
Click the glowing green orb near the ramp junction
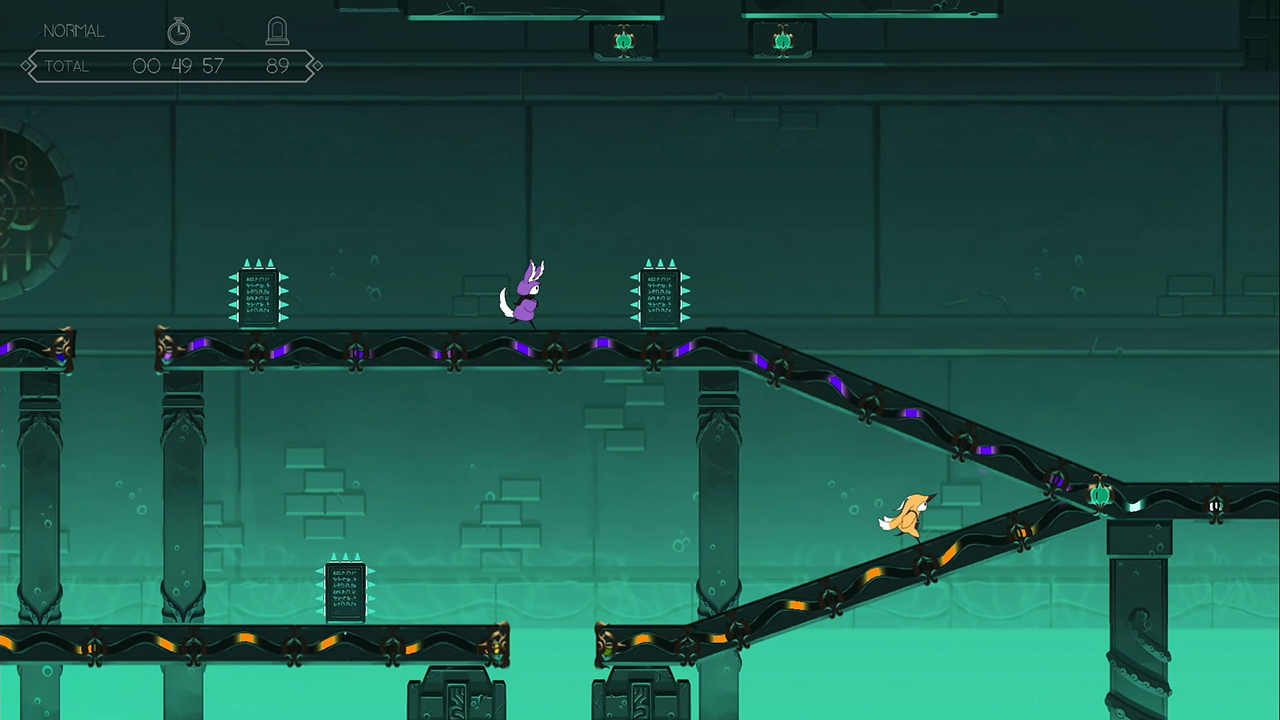tap(1099, 494)
